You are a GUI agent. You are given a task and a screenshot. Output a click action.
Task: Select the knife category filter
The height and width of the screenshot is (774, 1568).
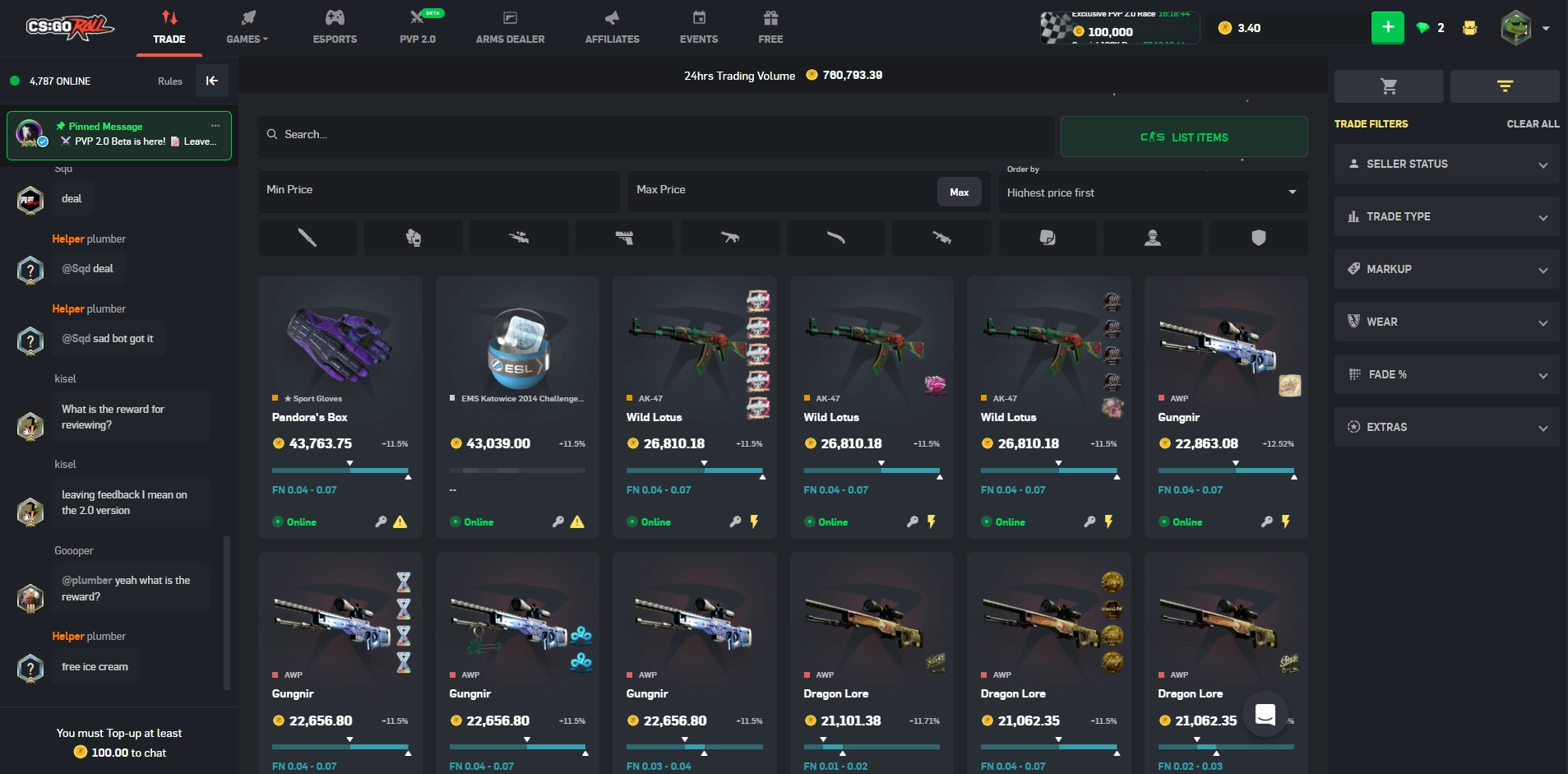click(x=308, y=238)
